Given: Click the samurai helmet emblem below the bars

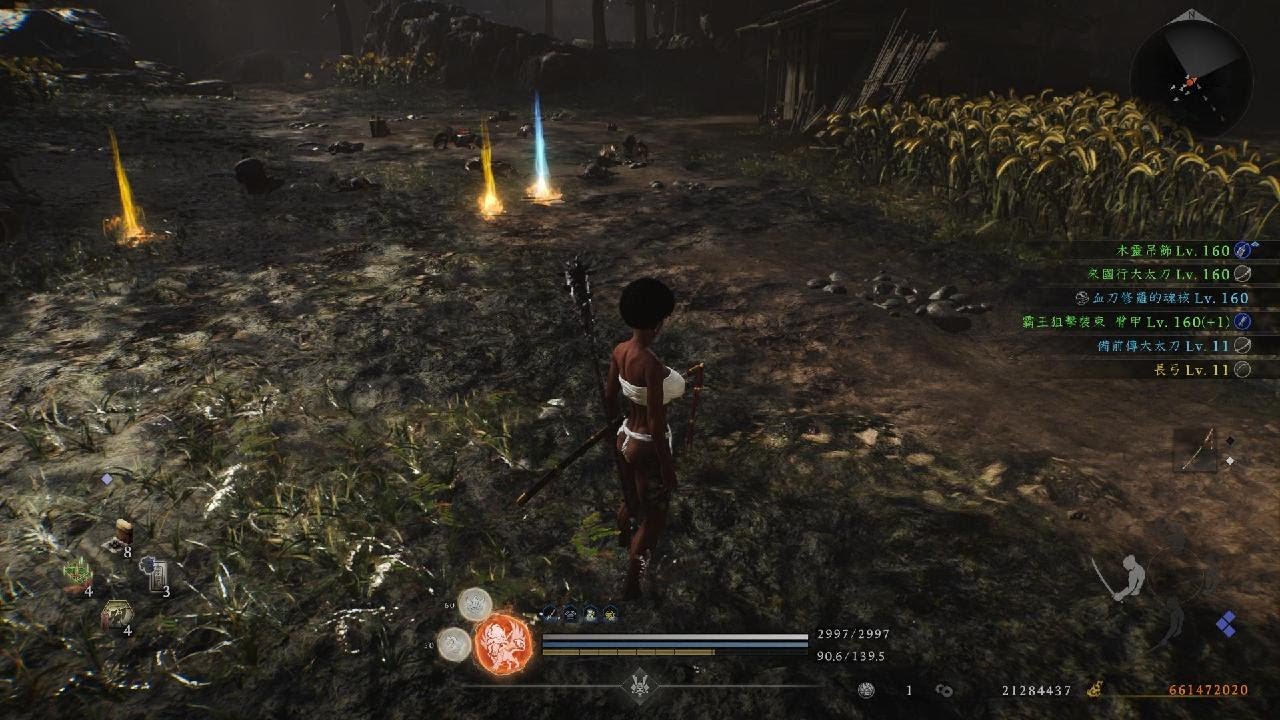Looking at the screenshot, I should click(640, 685).
